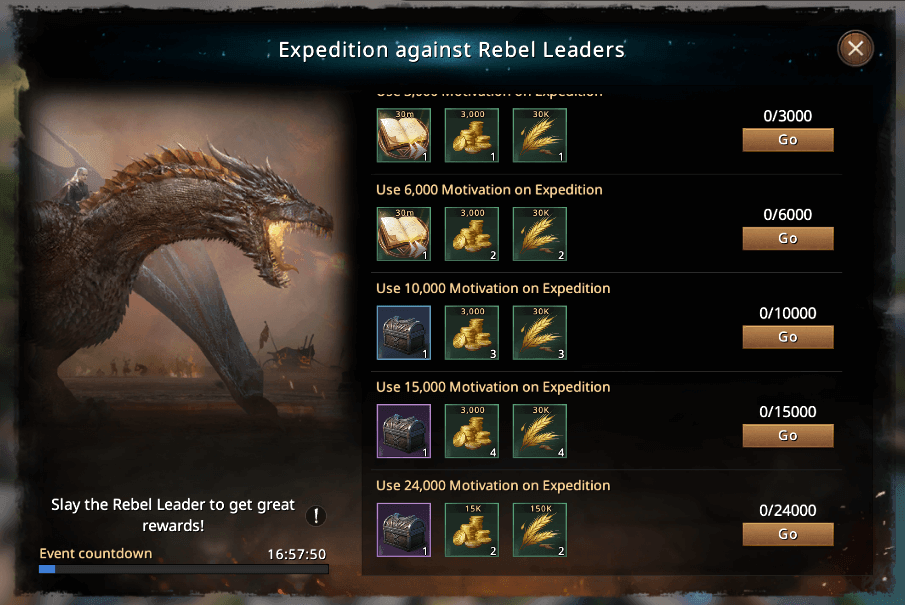This screenshot has width=905, height=605.
Task: Close the Expedition against Rebel Leaders window
Action: [854, 48]
